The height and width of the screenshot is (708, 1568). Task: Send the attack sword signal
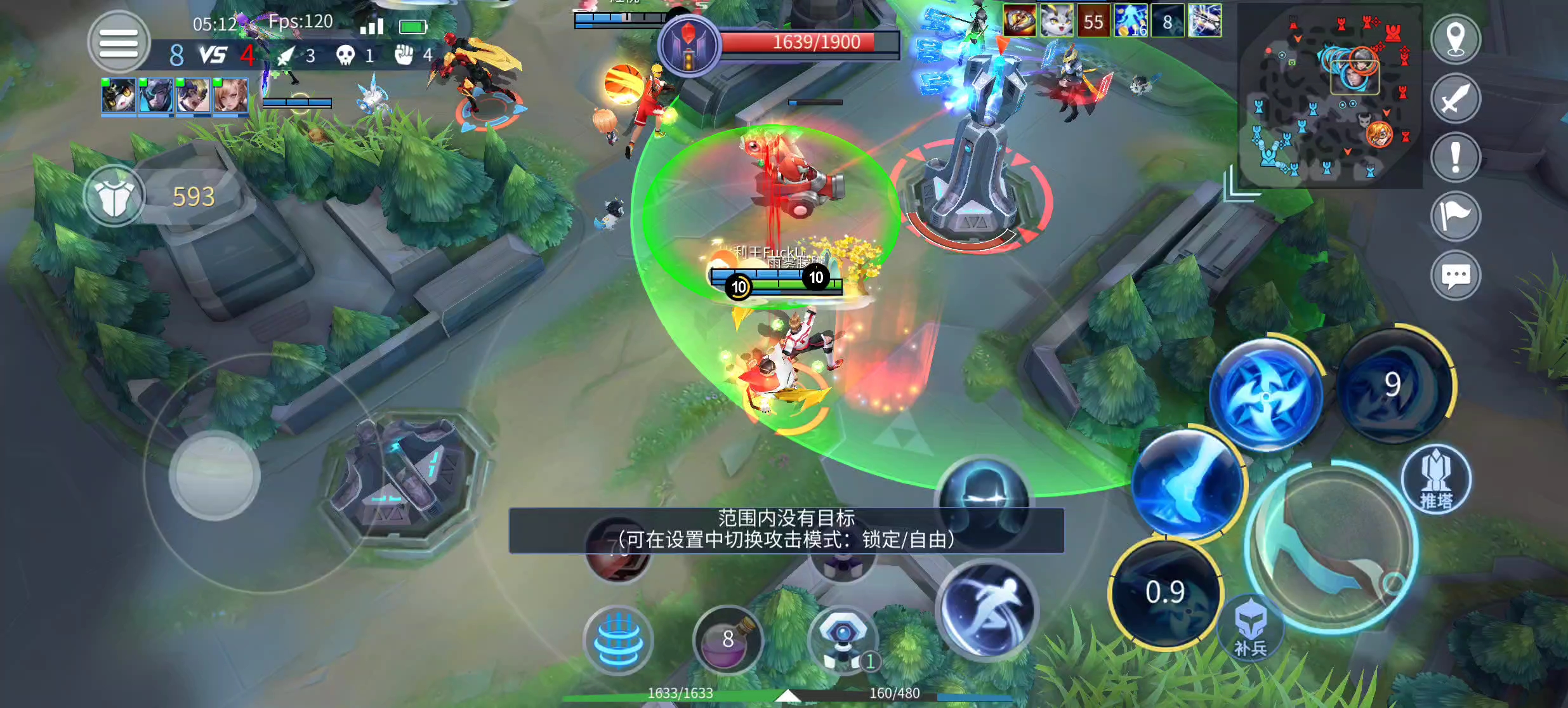coord(1456,98)
